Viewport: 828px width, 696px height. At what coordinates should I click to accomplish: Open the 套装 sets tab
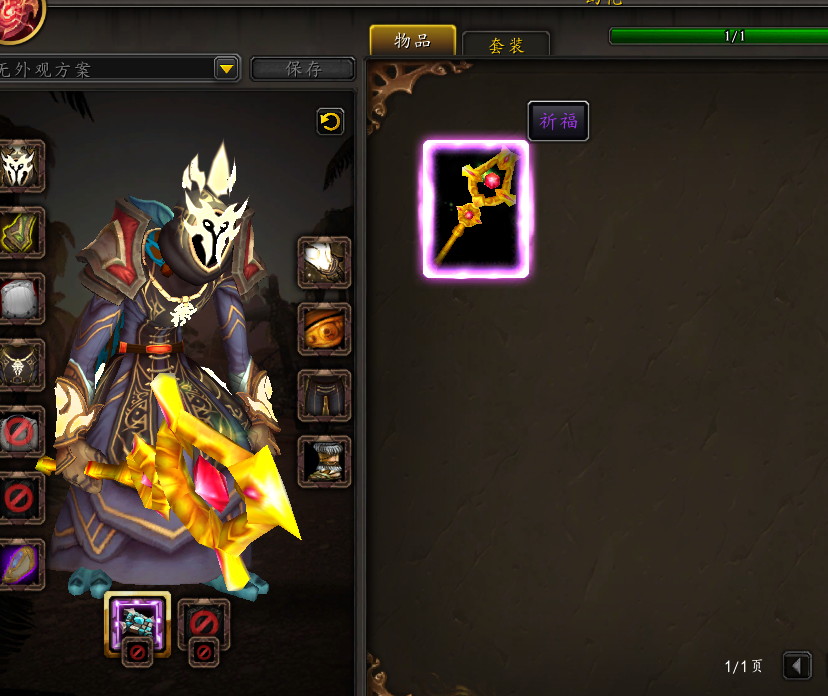click(x=506, y=46)
